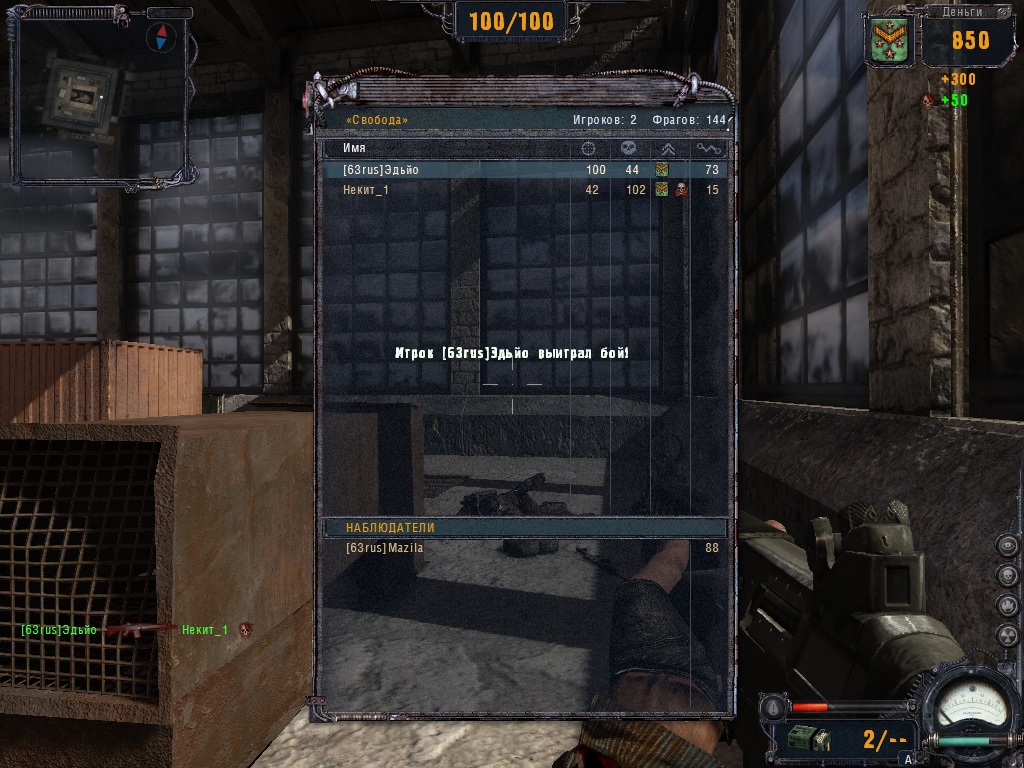Click the «Свобода» team header
Viewport: 1024px width, 768px height.
tap(376, 120)
